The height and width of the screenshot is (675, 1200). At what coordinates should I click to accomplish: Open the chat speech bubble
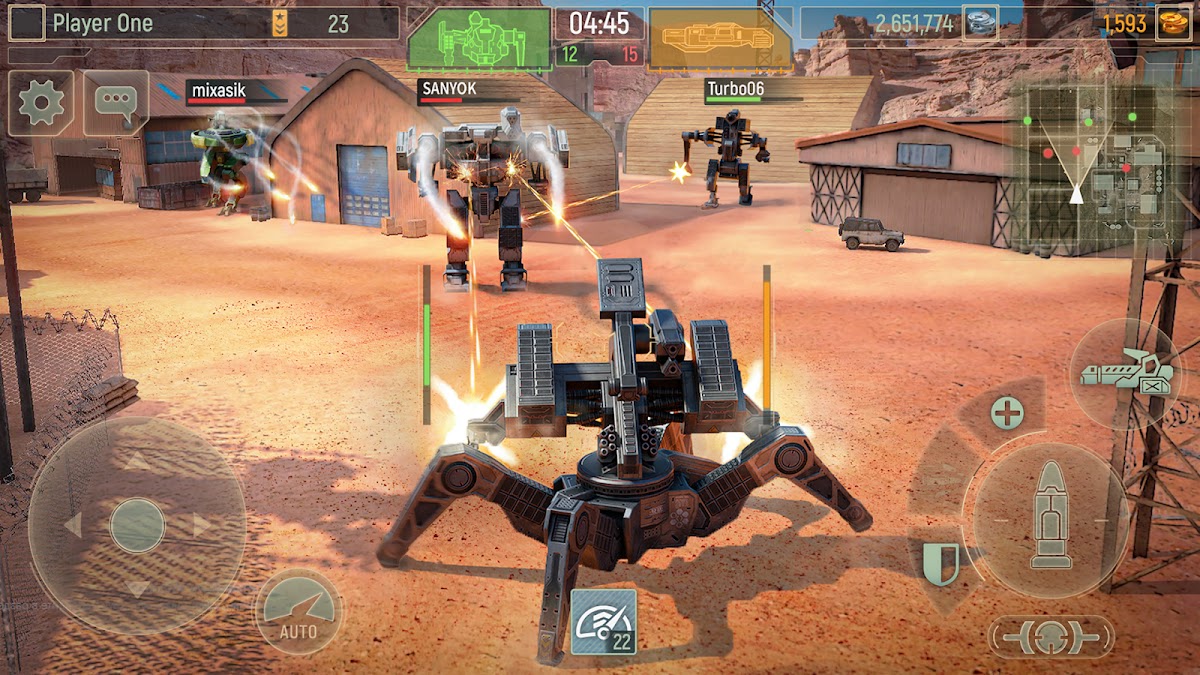pos(116,103)
